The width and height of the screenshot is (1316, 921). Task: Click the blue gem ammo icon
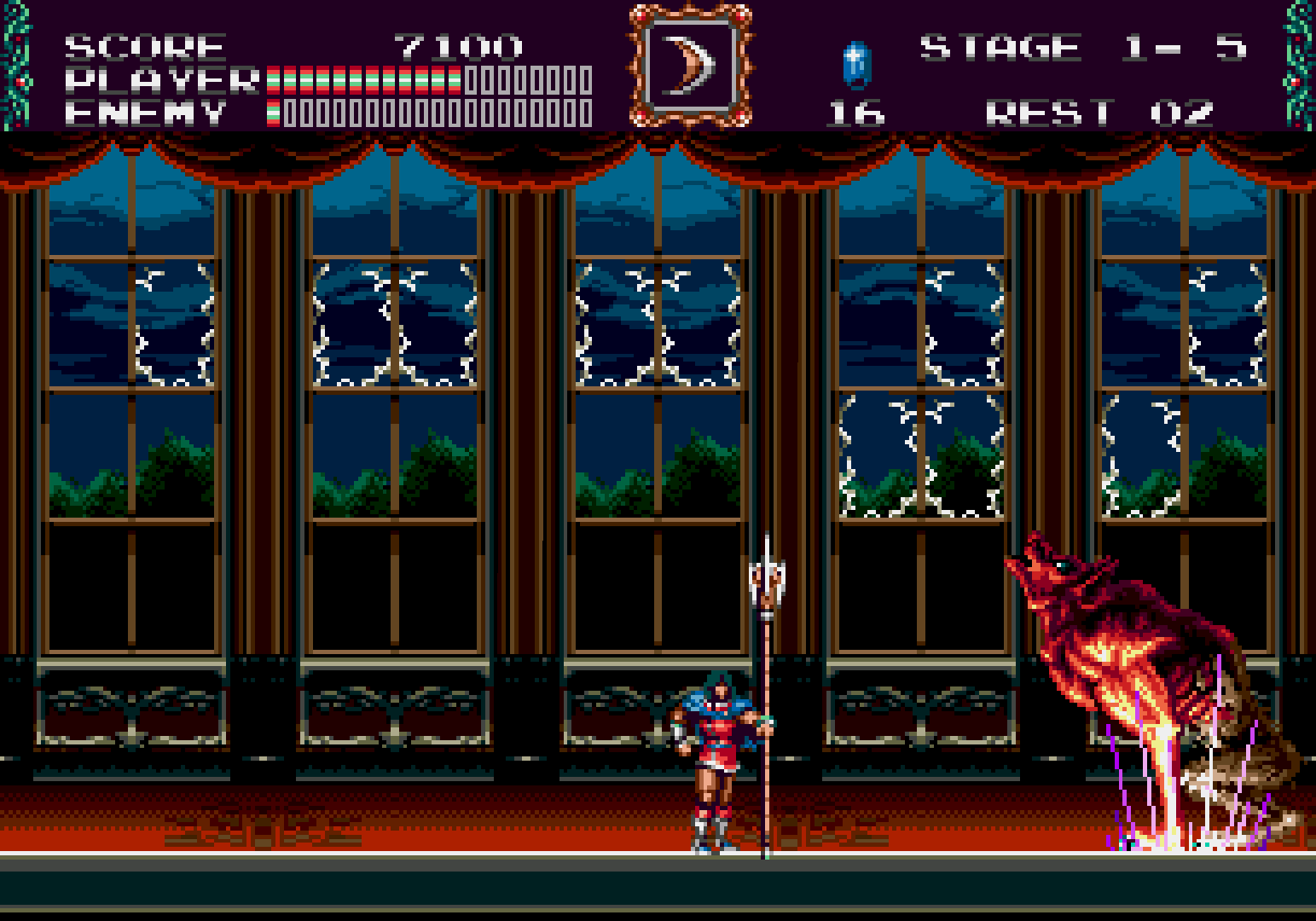pos(855,65)
